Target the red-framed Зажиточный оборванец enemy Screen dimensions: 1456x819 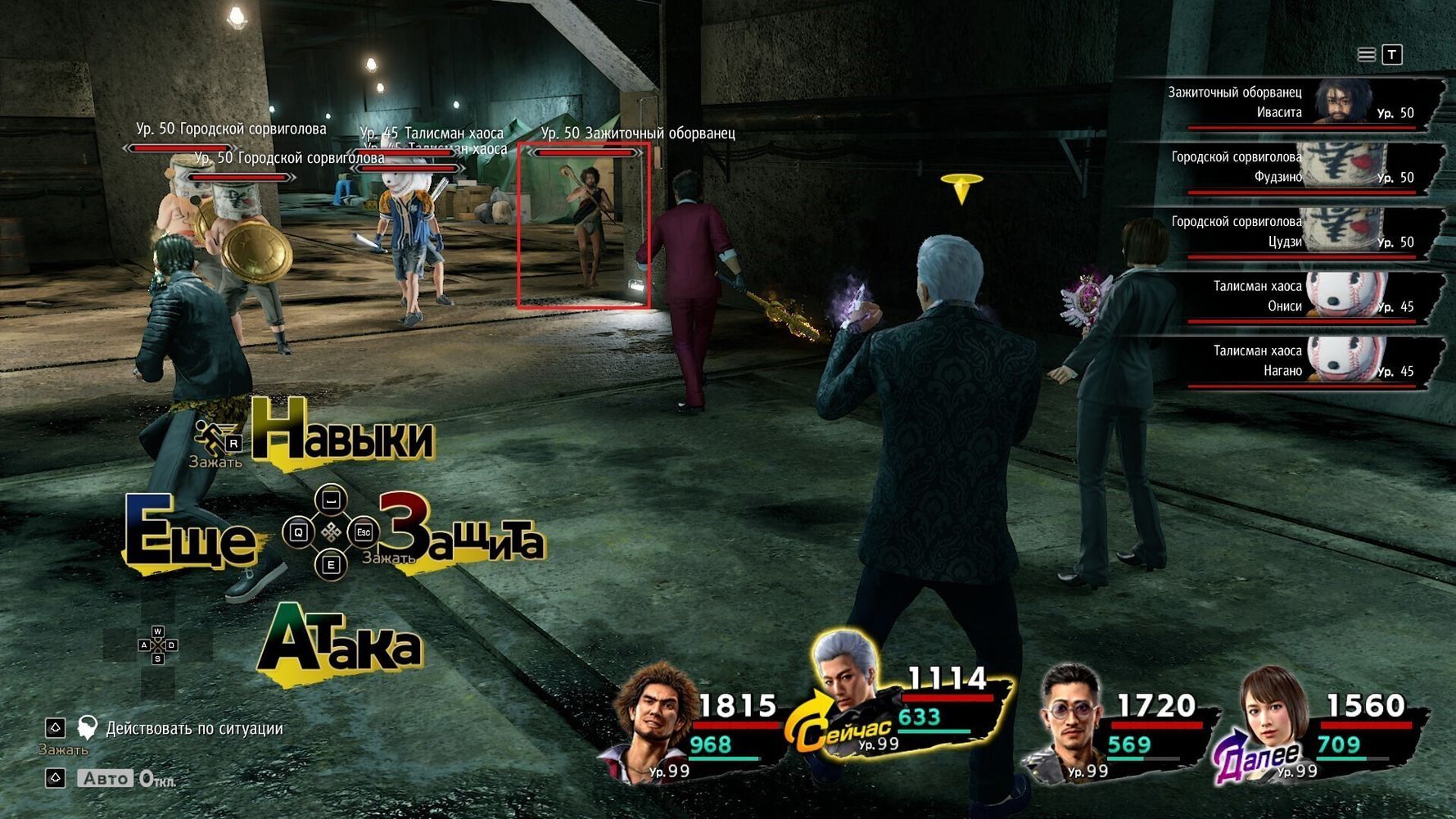click(584, 225)
